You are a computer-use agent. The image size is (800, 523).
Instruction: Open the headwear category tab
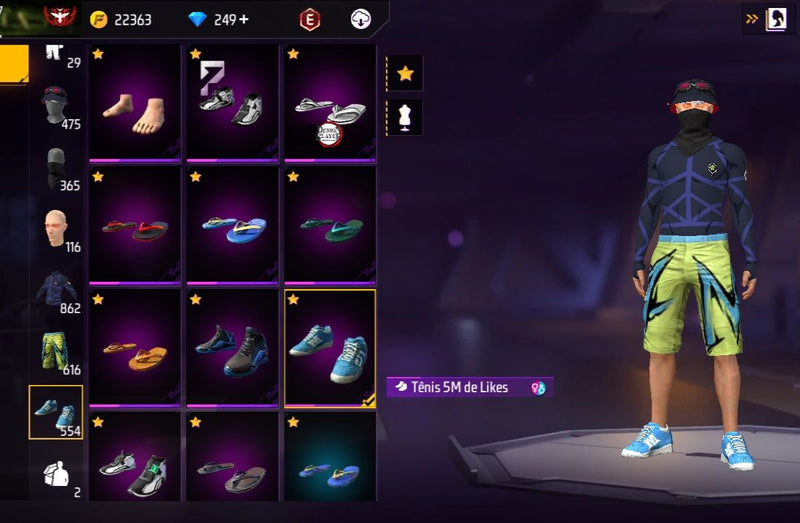(x=56, y=106)
